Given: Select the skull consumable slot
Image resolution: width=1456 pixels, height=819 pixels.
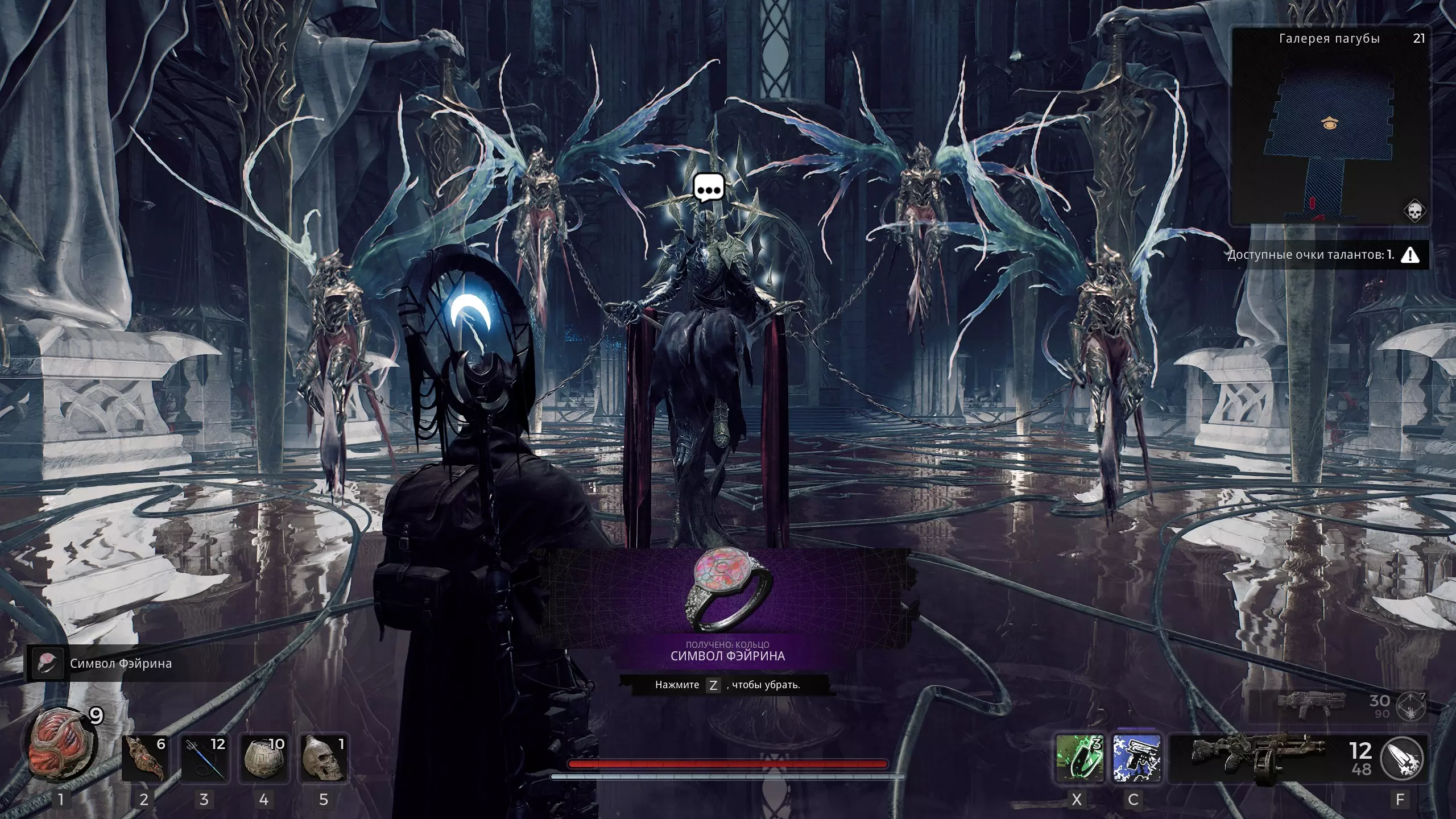Looking at the screenshot, I should [x=324, y=759].
